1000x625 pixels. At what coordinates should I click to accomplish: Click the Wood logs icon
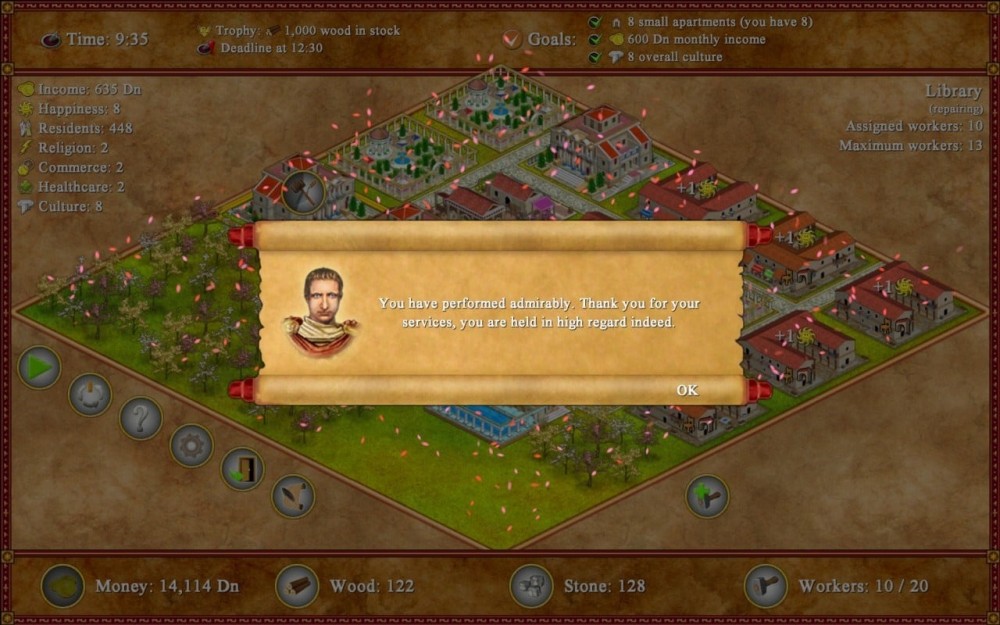[297, 586]
